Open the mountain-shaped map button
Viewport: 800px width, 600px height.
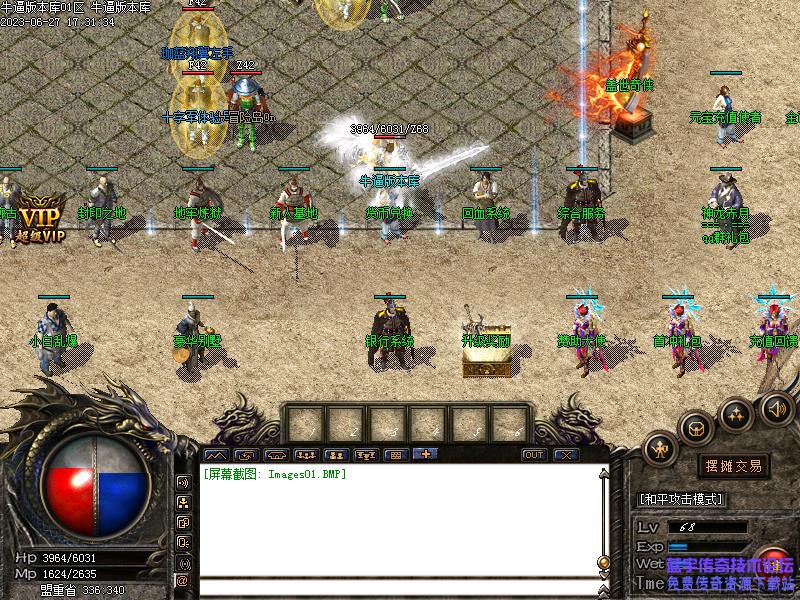(x=217, y=455)
